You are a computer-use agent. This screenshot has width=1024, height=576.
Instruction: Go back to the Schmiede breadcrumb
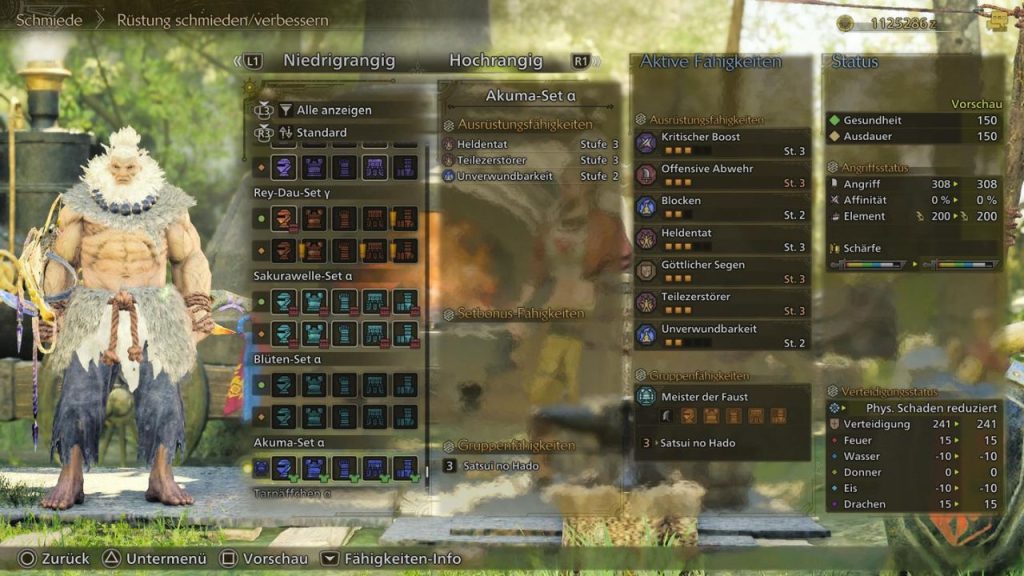pos(49,20)
